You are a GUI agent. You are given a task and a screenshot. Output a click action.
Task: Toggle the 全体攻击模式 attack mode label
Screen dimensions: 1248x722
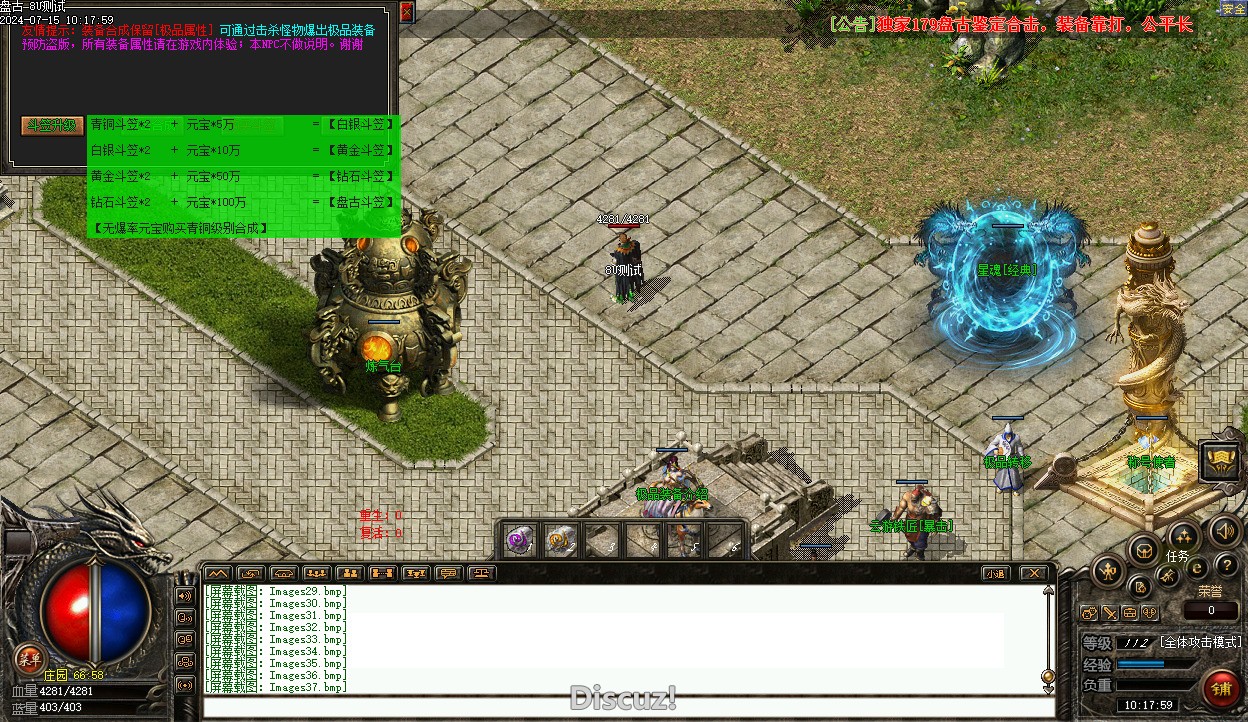tap(1200, 642)
